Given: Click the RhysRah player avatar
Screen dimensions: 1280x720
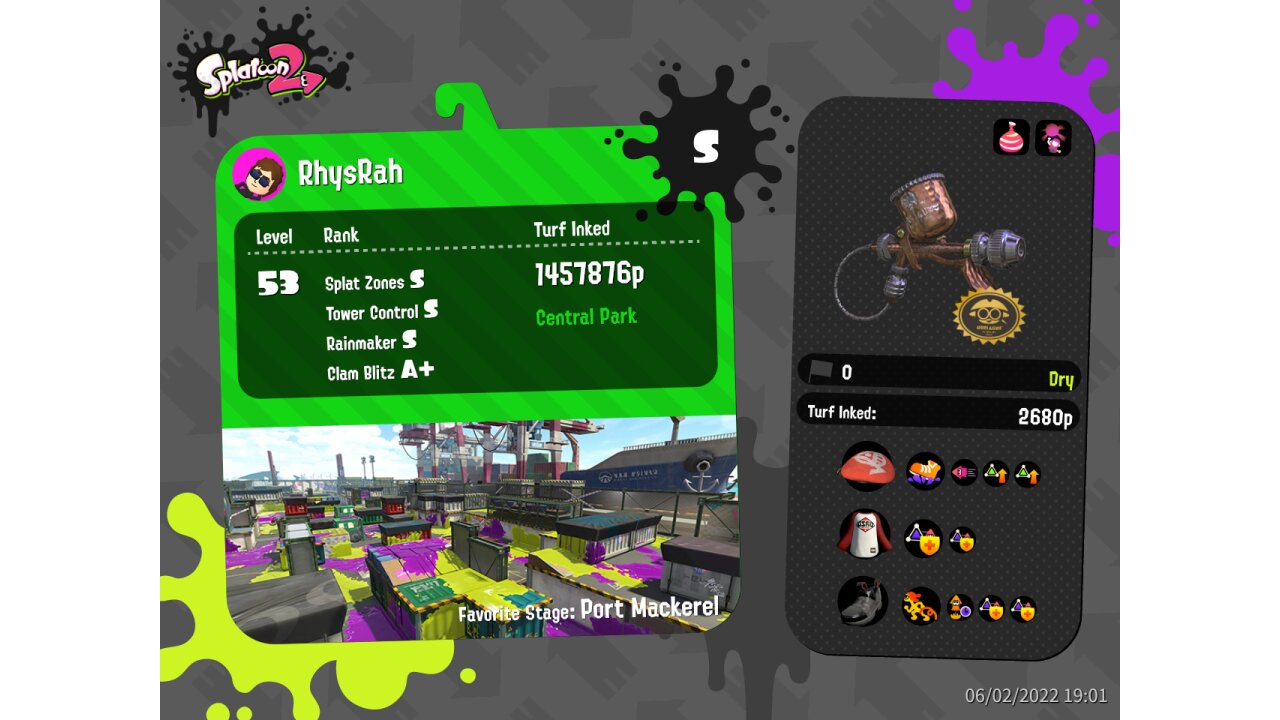Looking at the screenshot, I should [x=258, y=175].
